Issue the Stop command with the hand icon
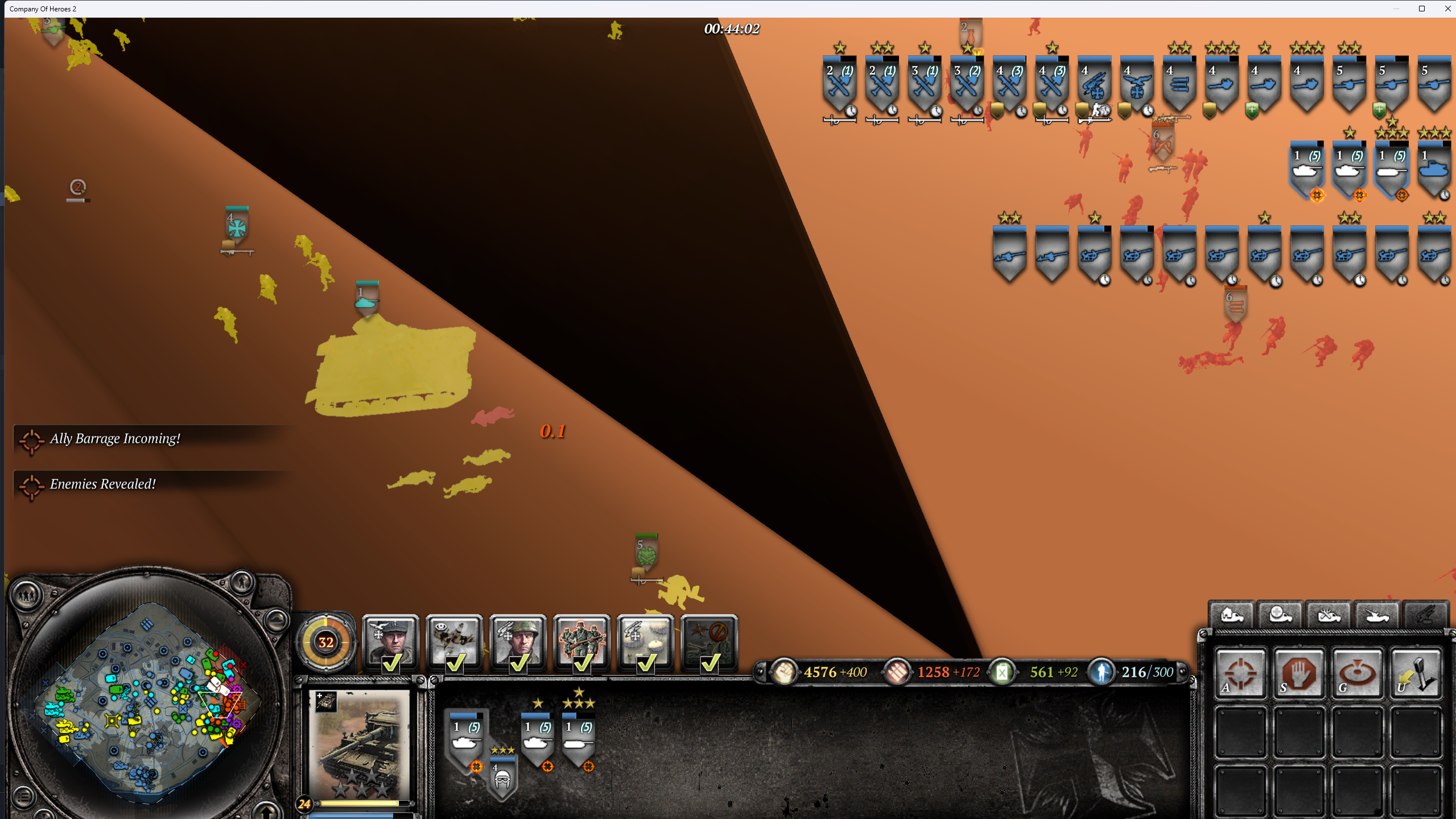 (x=1299, y=673)
